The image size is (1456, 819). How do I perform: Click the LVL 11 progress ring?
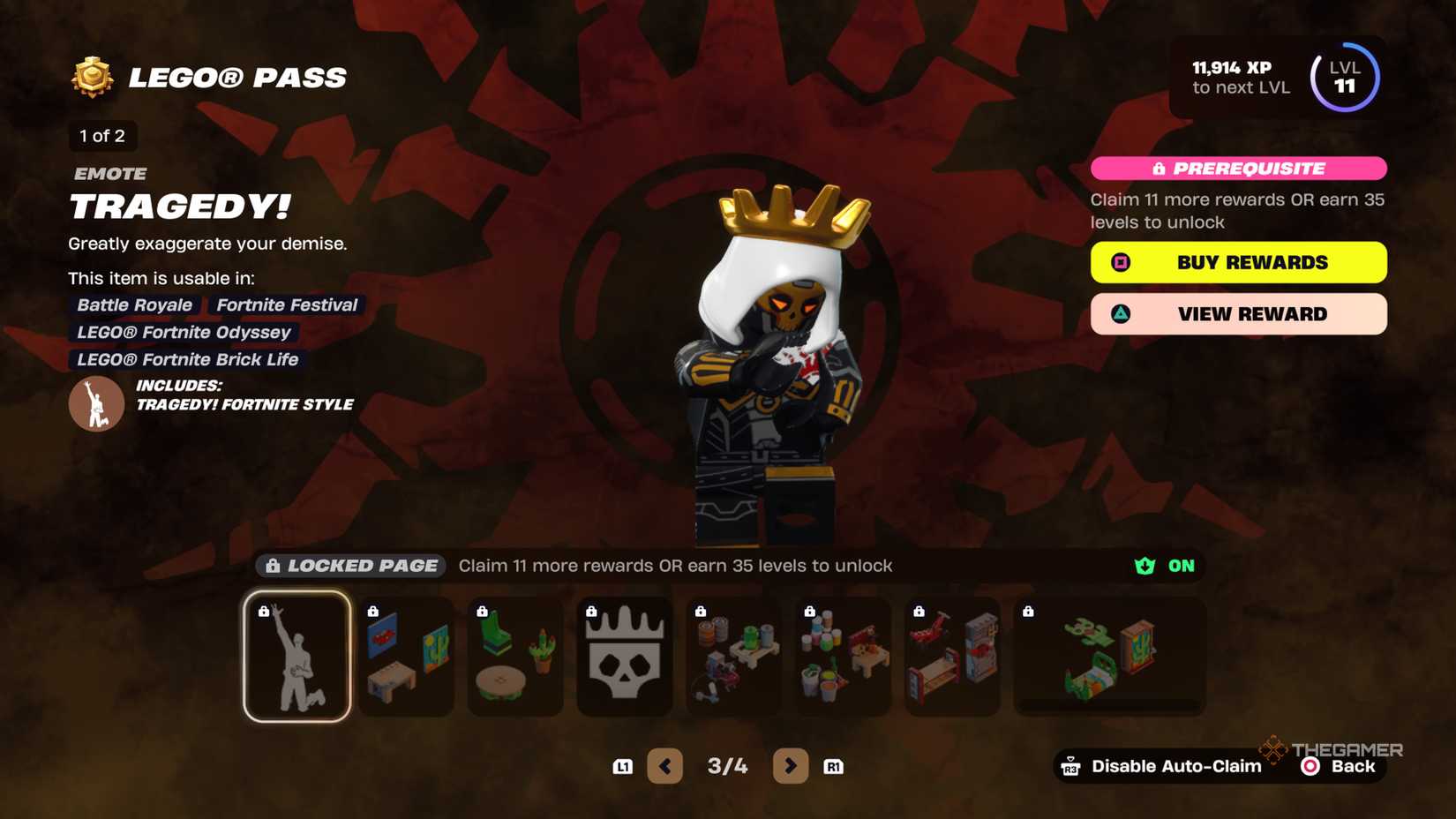click(1346, 78)
